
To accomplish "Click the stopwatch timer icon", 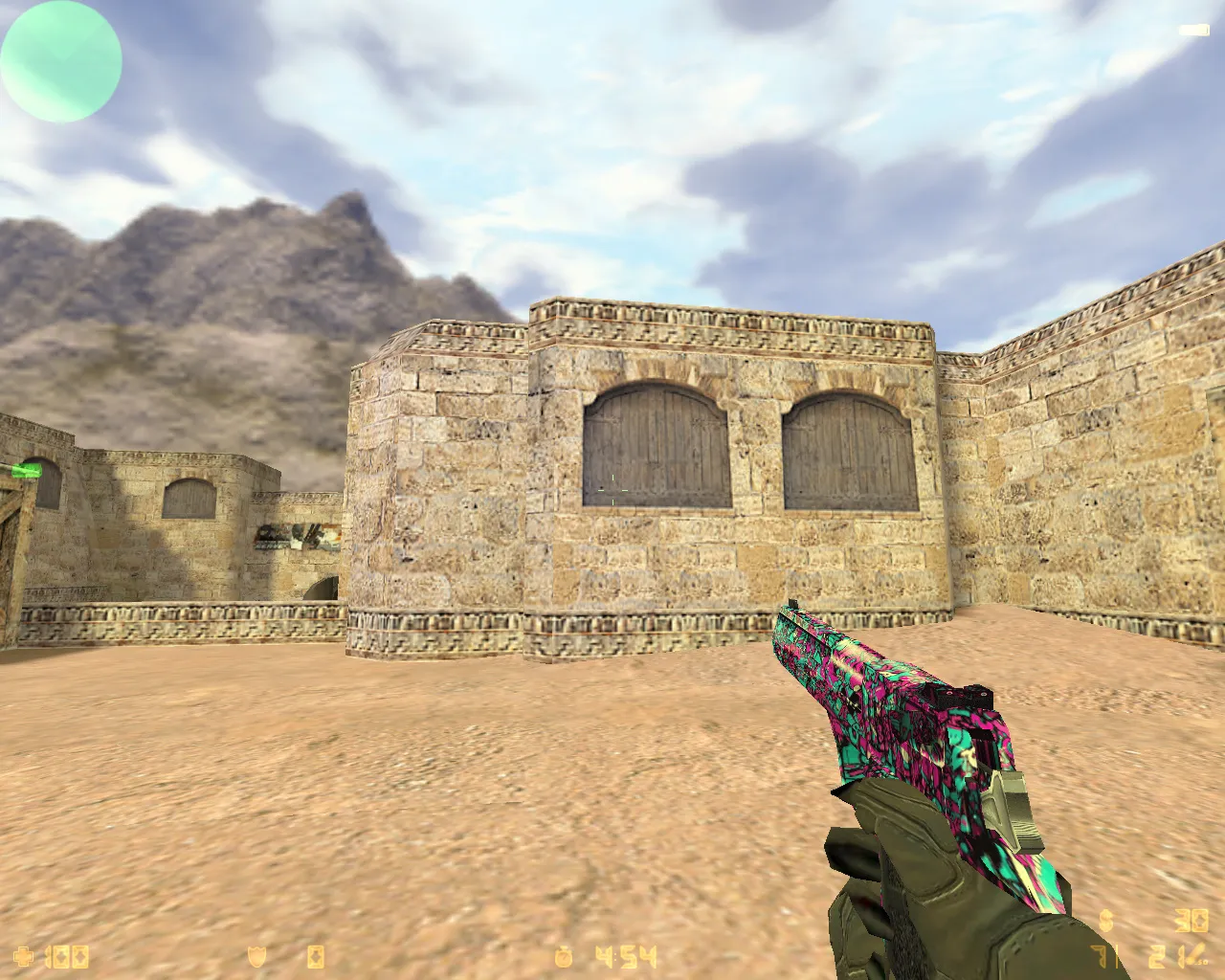I will [563, 955].
